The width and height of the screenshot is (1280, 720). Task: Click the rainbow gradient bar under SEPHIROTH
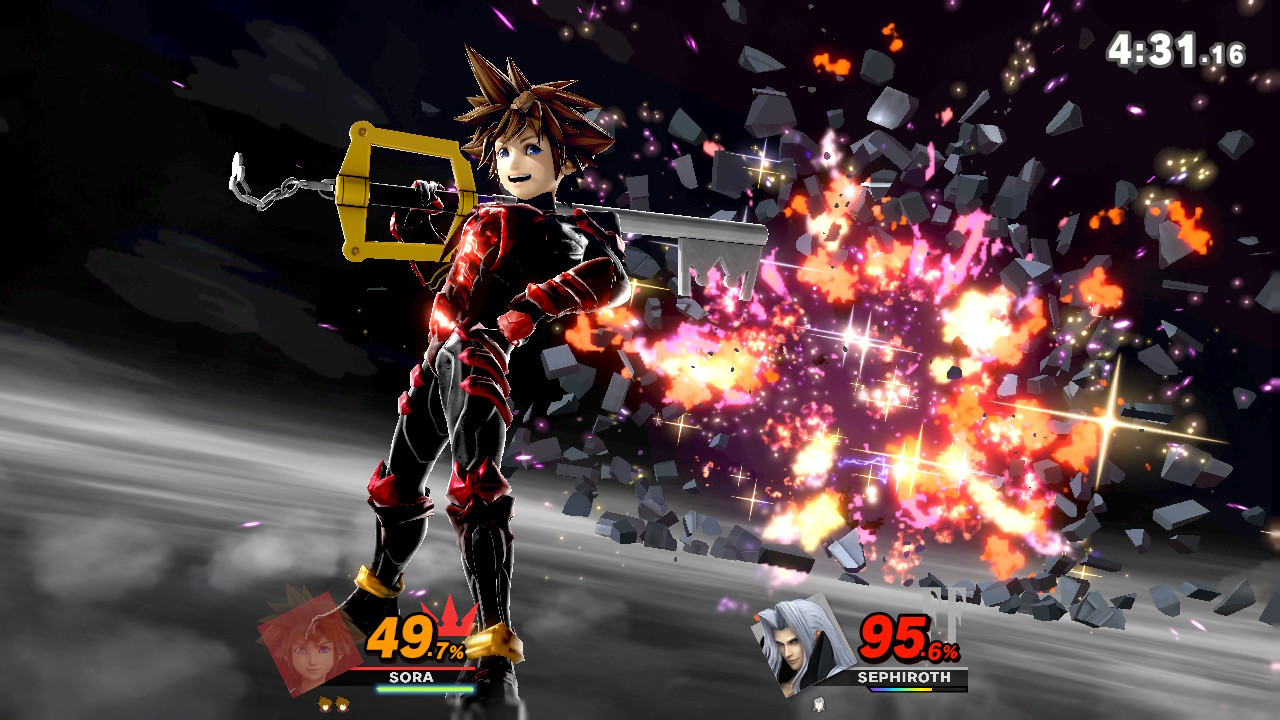click(901, 689)
